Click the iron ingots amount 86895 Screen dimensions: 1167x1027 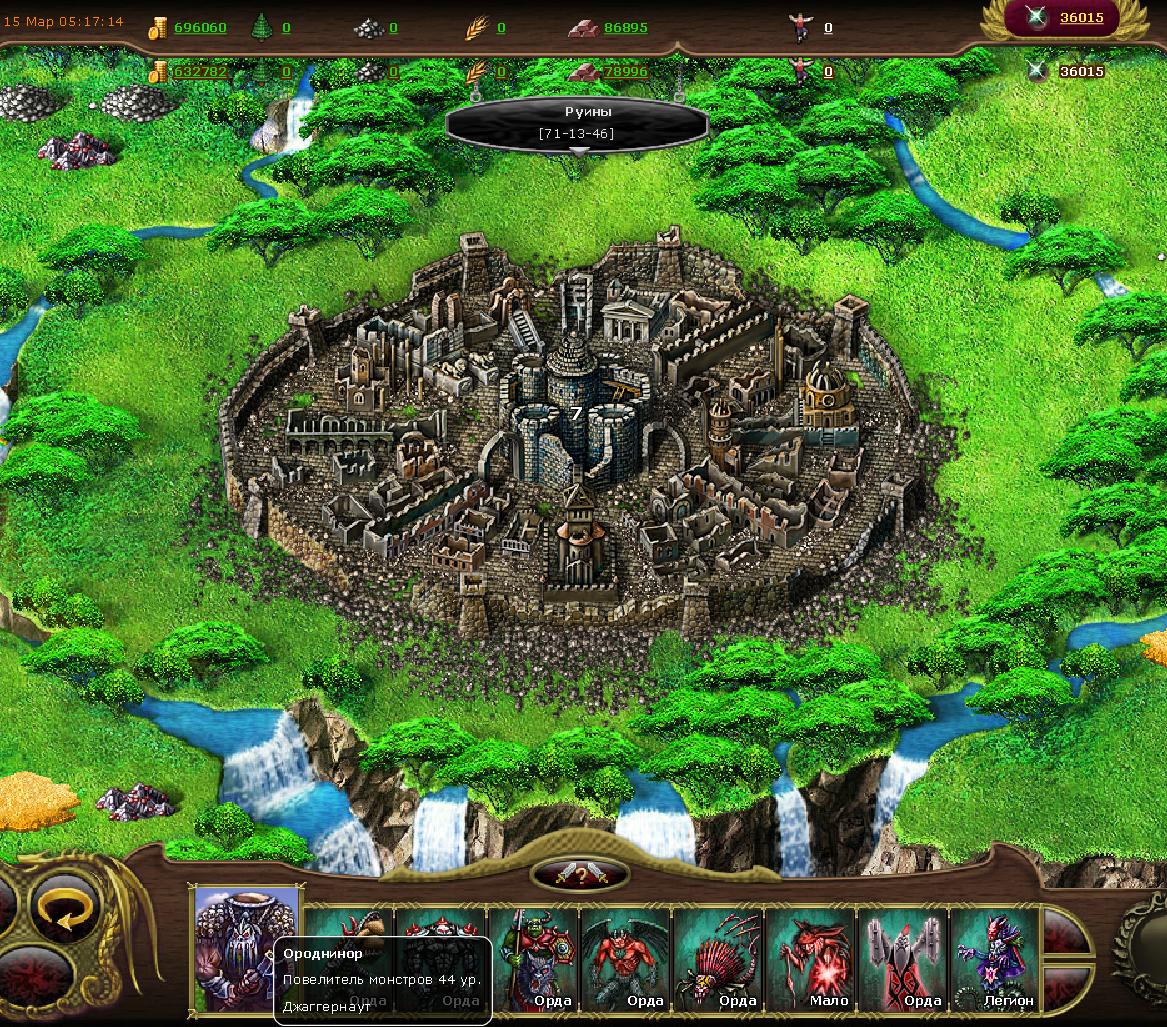click(625, 28)
